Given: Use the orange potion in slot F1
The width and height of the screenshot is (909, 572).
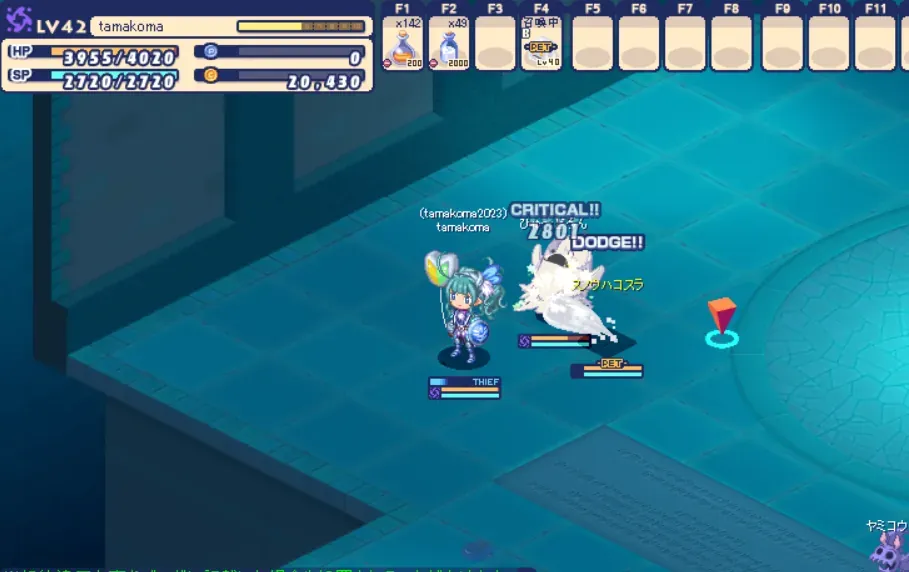Looking at the screenshot, I should pyautogui.click(x=402, y=44).
